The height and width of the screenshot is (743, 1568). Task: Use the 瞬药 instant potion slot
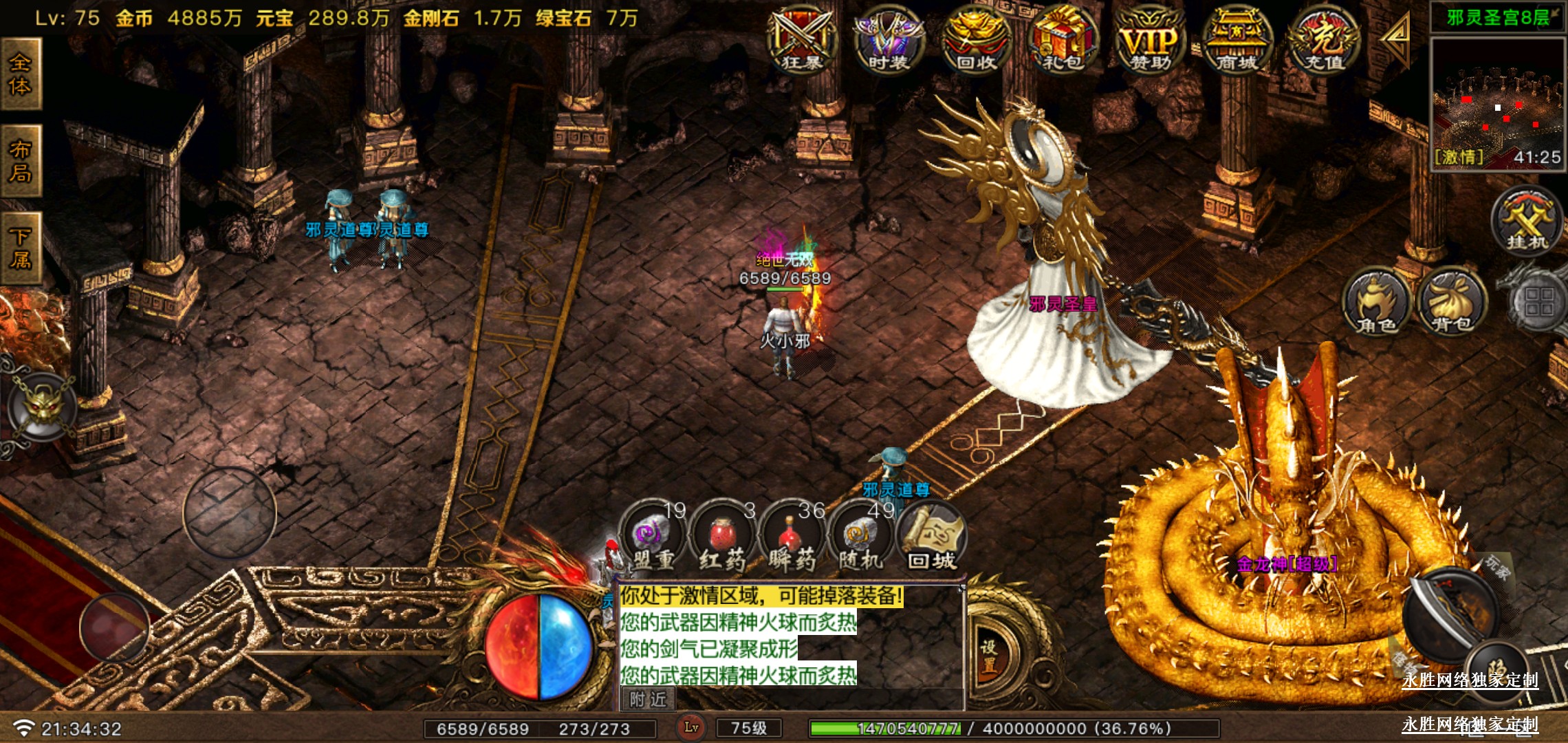(x=792, y=538)
